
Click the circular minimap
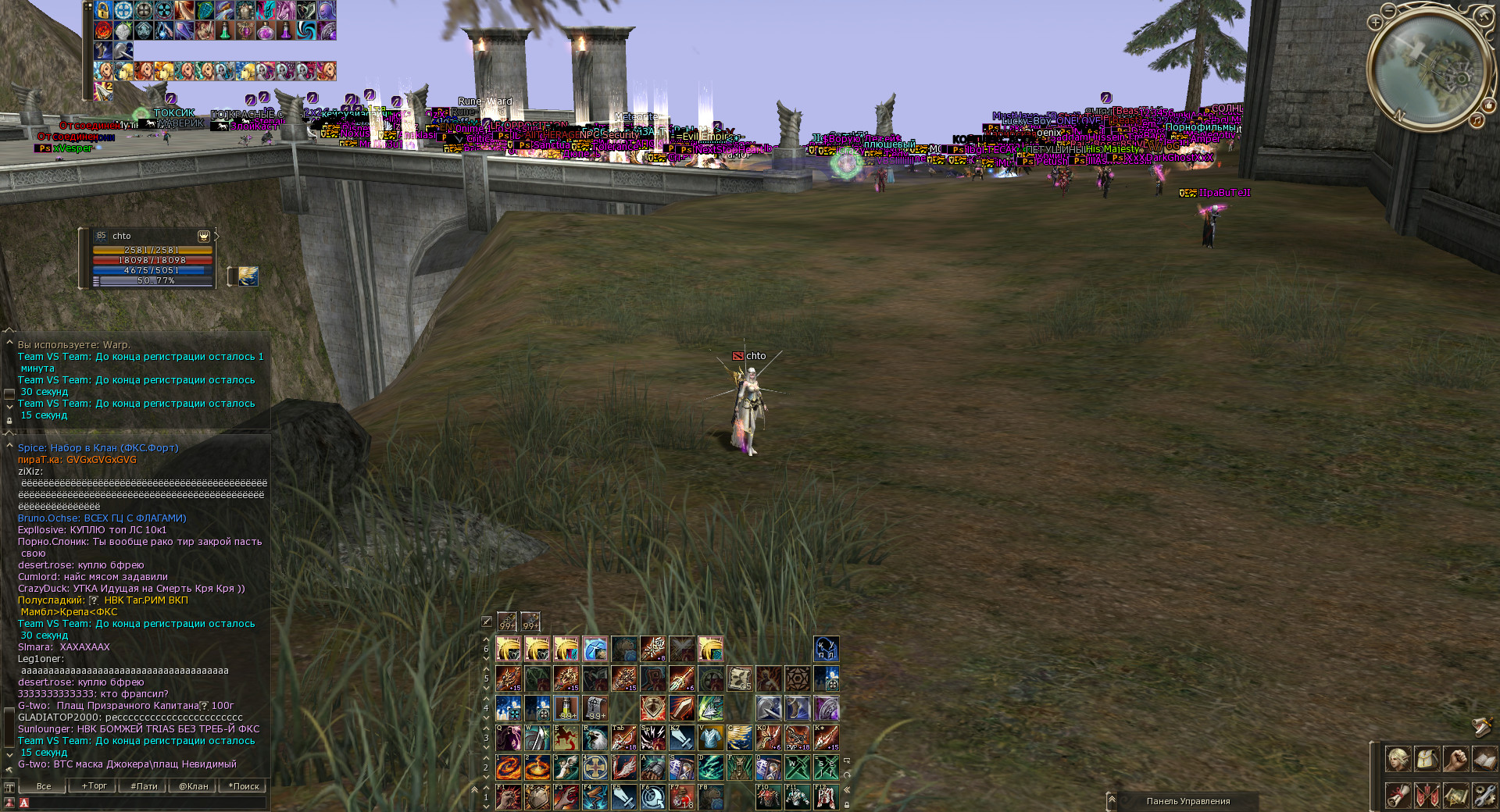pos(1429,69)
